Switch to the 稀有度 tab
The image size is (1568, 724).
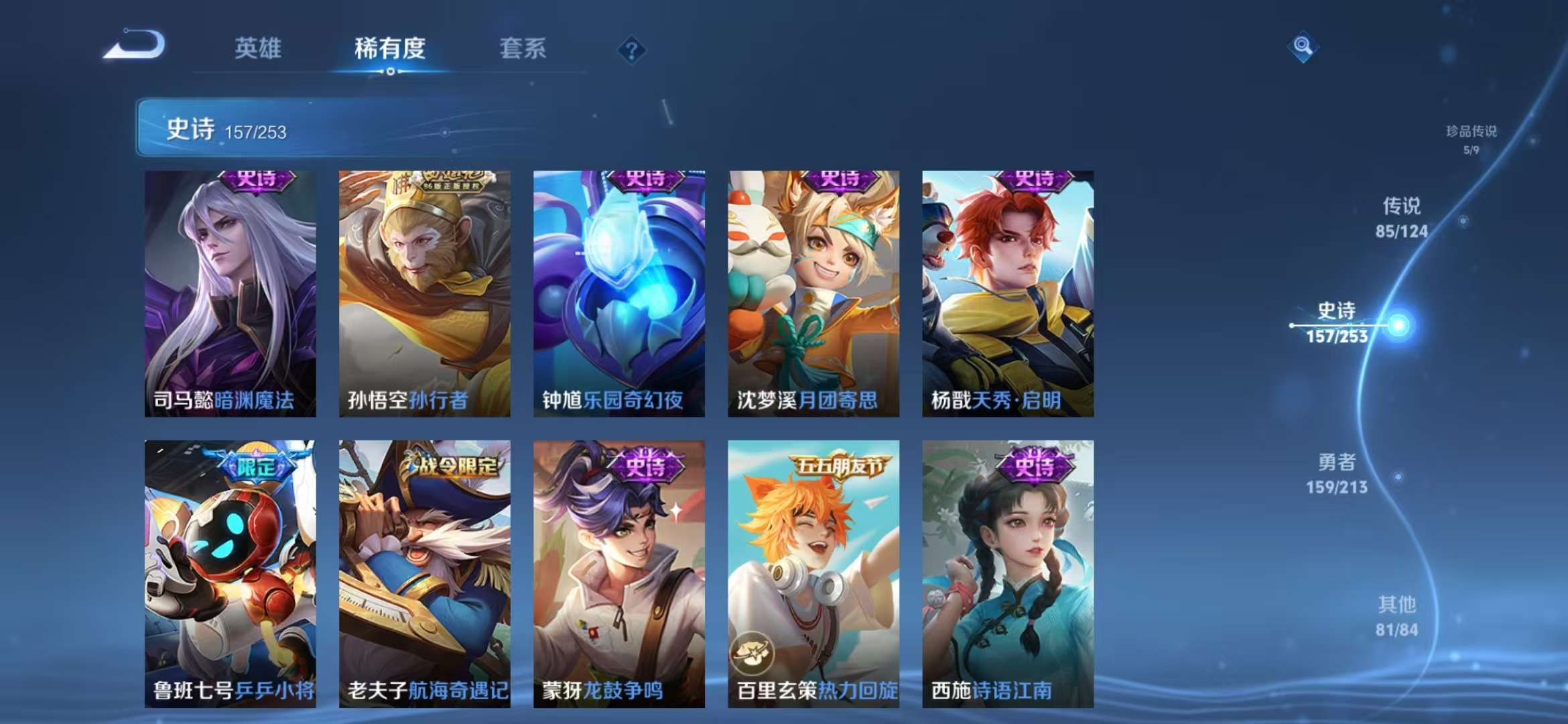[390, 48]
